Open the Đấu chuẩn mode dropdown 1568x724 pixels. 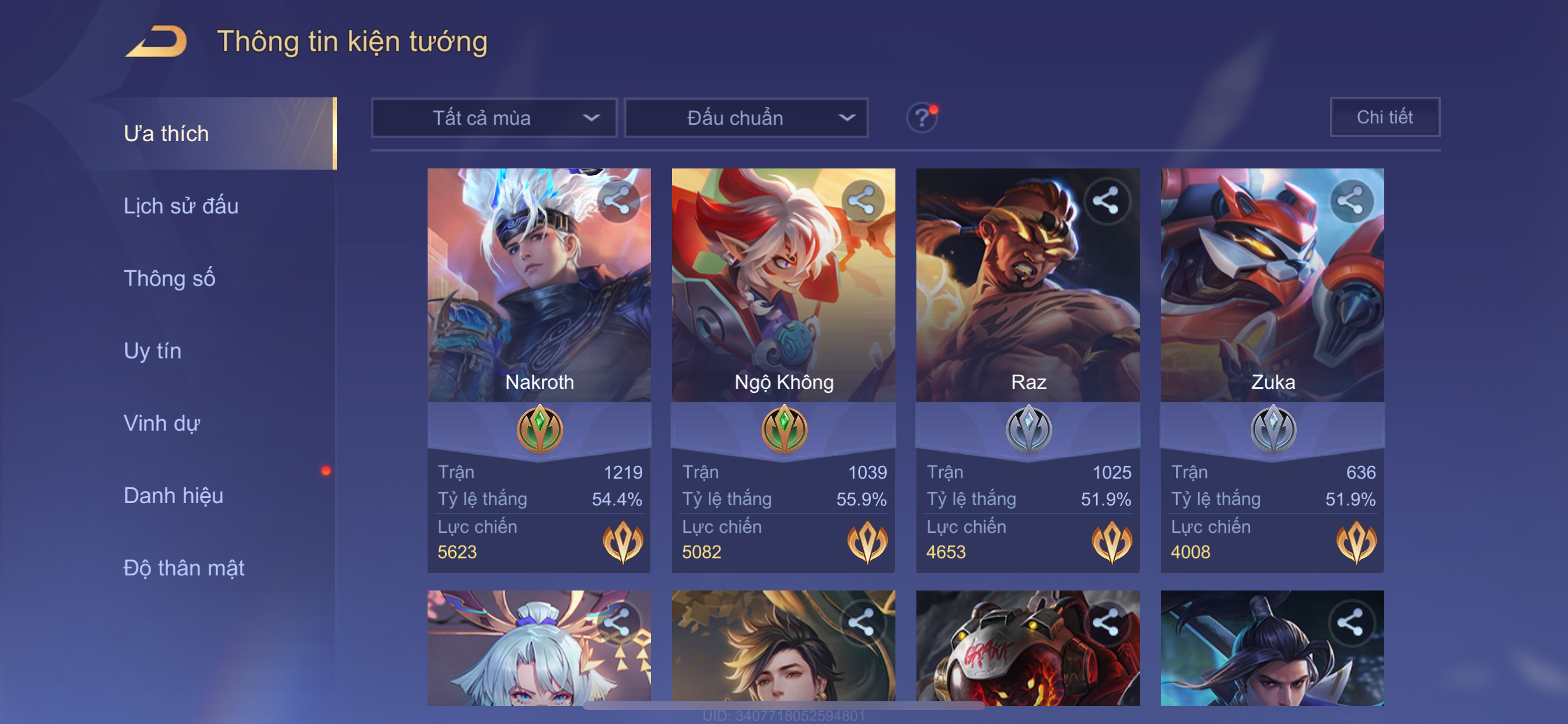(x=746, y=118)
